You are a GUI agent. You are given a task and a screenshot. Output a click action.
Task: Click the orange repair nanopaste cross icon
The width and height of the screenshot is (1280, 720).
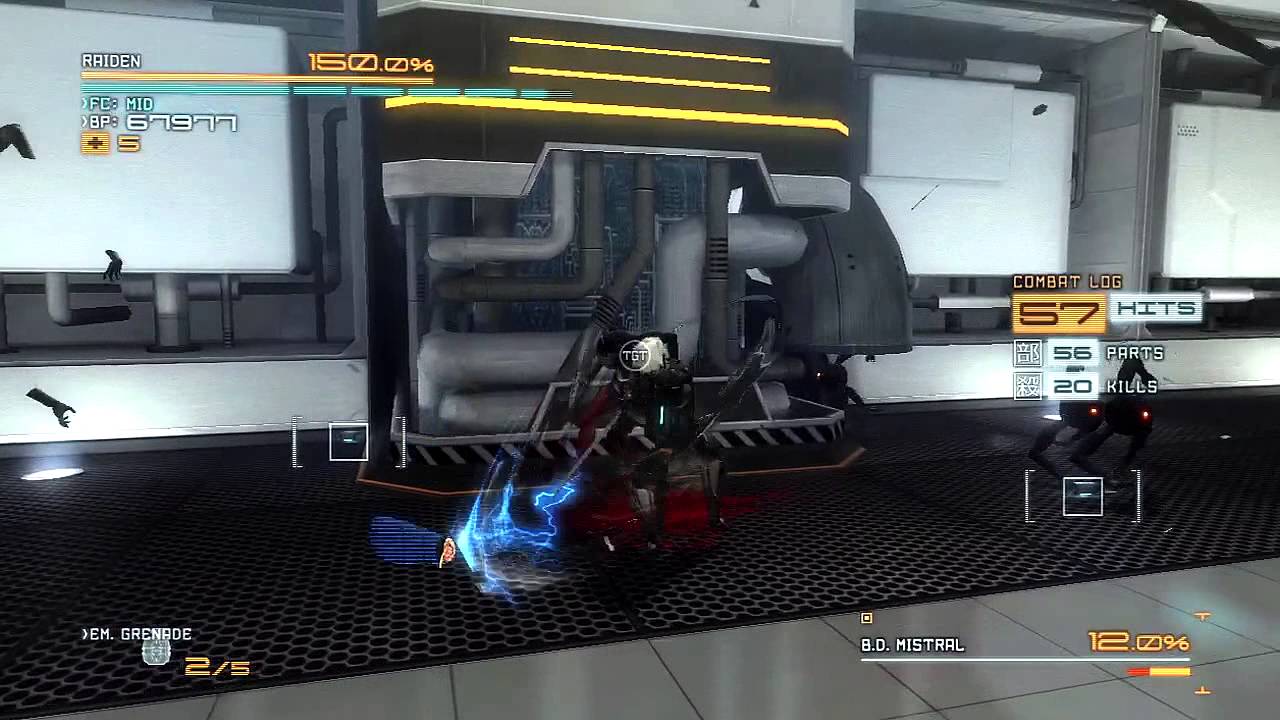[x=94, y=143]
